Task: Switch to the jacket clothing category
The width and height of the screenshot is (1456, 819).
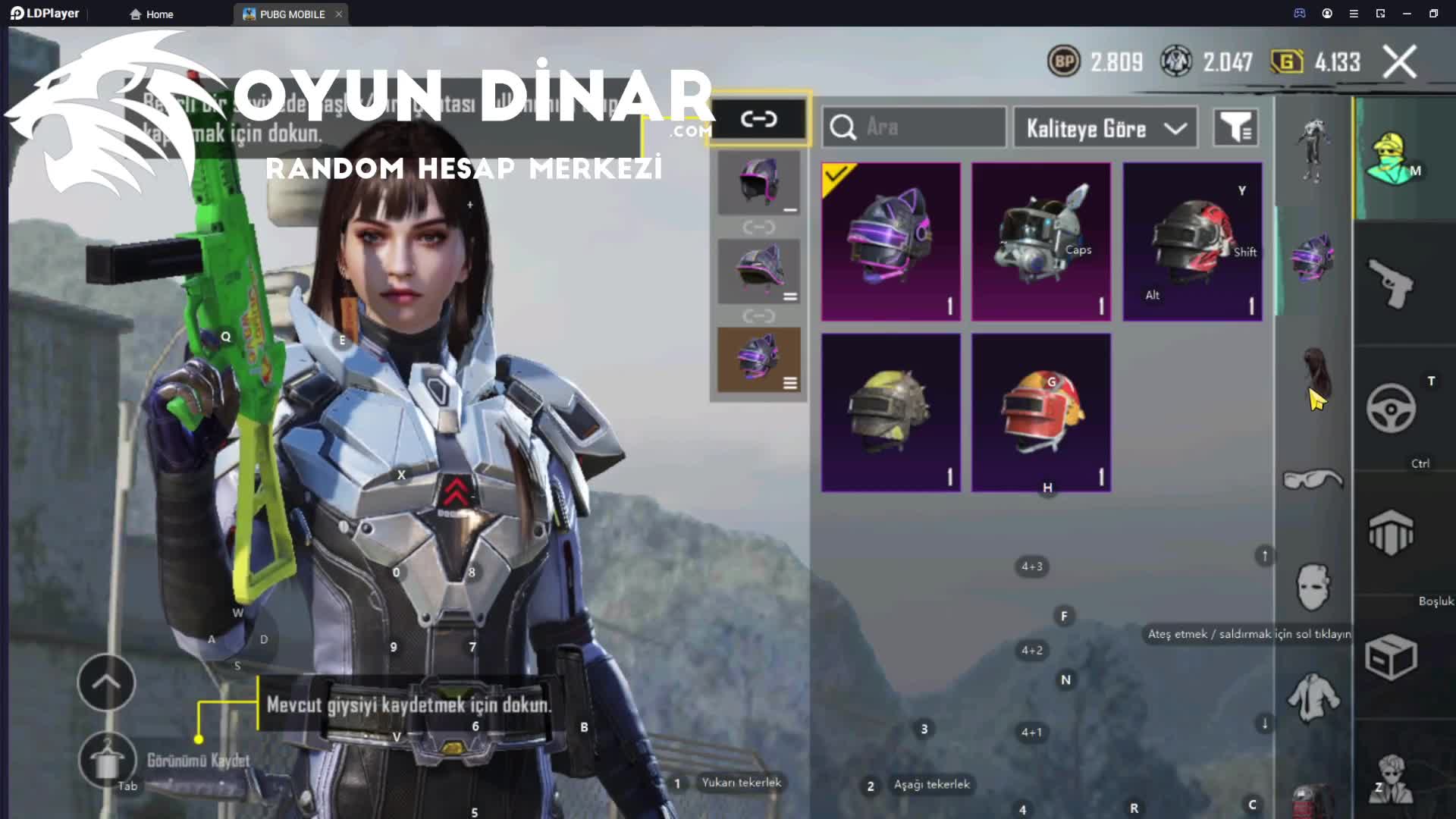Action: click(1313, 697)
